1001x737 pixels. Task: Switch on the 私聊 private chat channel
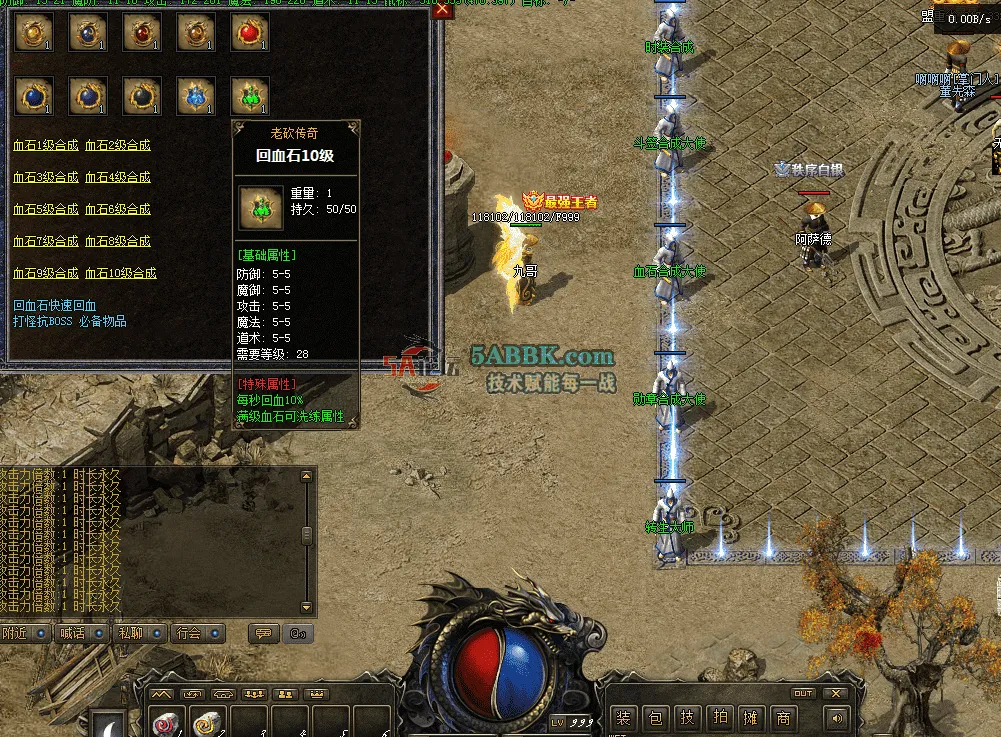click(x=142, y=633)
